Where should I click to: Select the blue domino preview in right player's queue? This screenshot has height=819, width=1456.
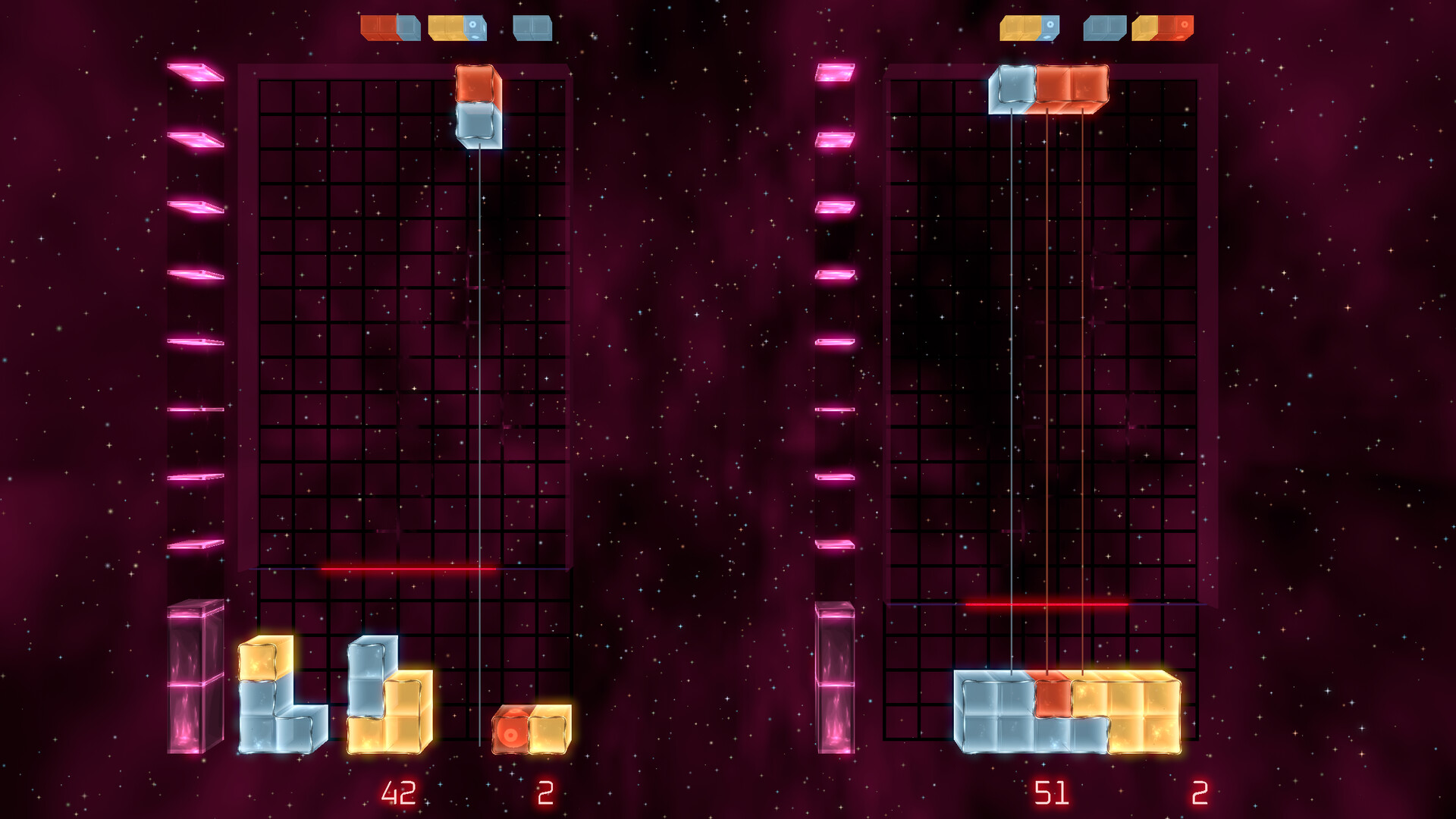point(1104,27)
